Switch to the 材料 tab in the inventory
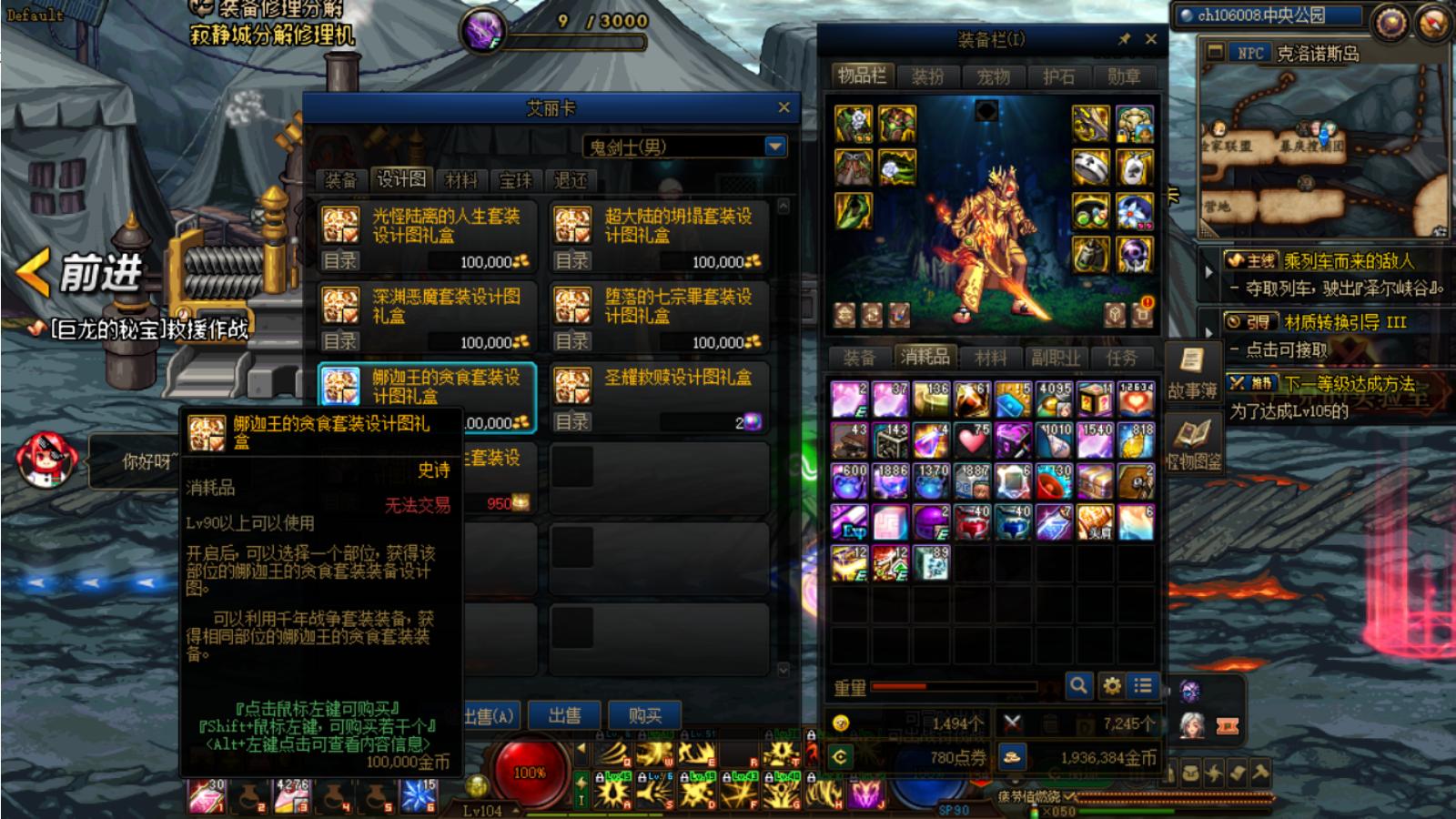 click(x=992, y=359)
